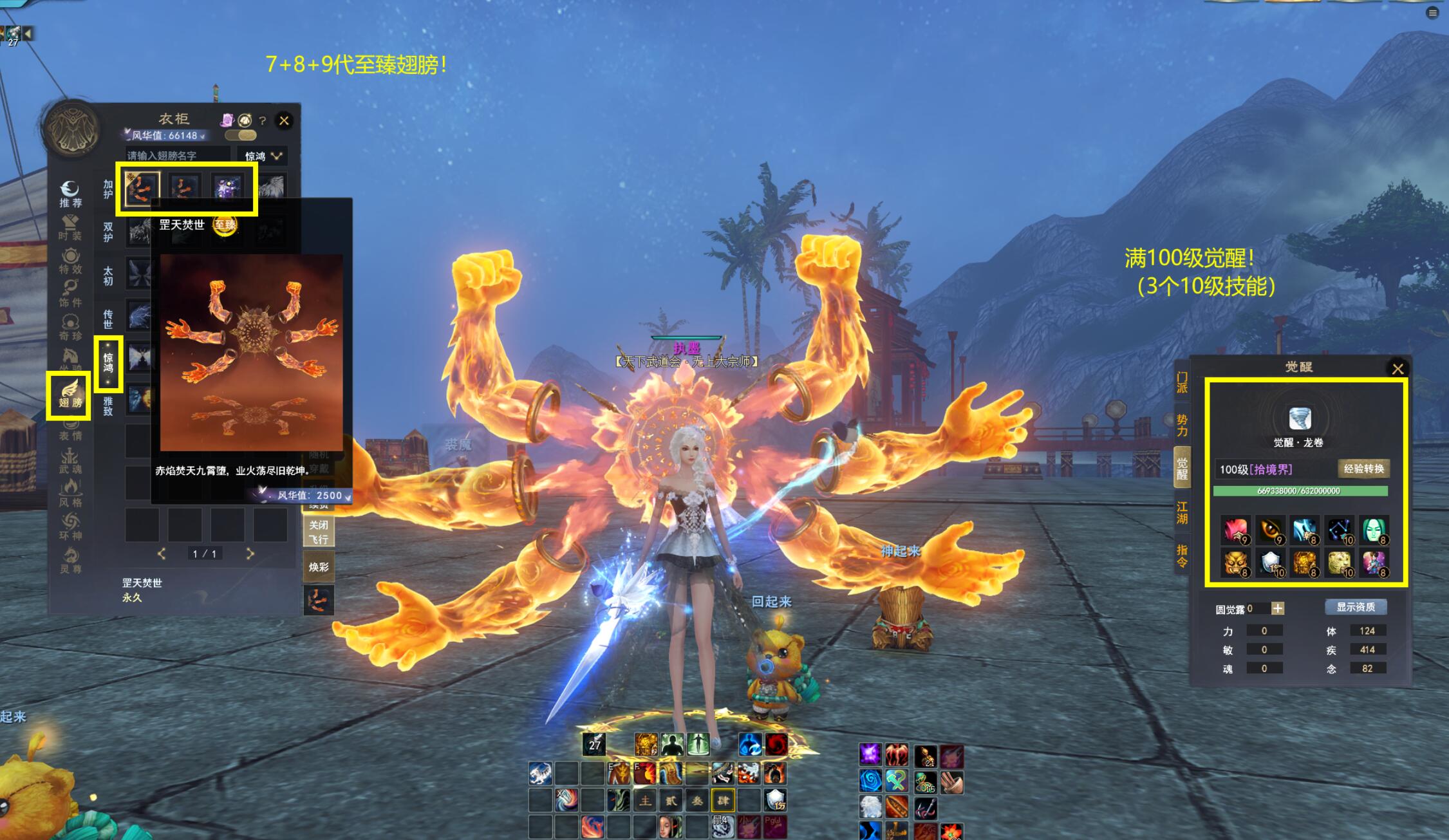This screenshot has height=840, width=1449.
Task: Activate the white shield hotbar skill
Action: (x=776, y=800)
